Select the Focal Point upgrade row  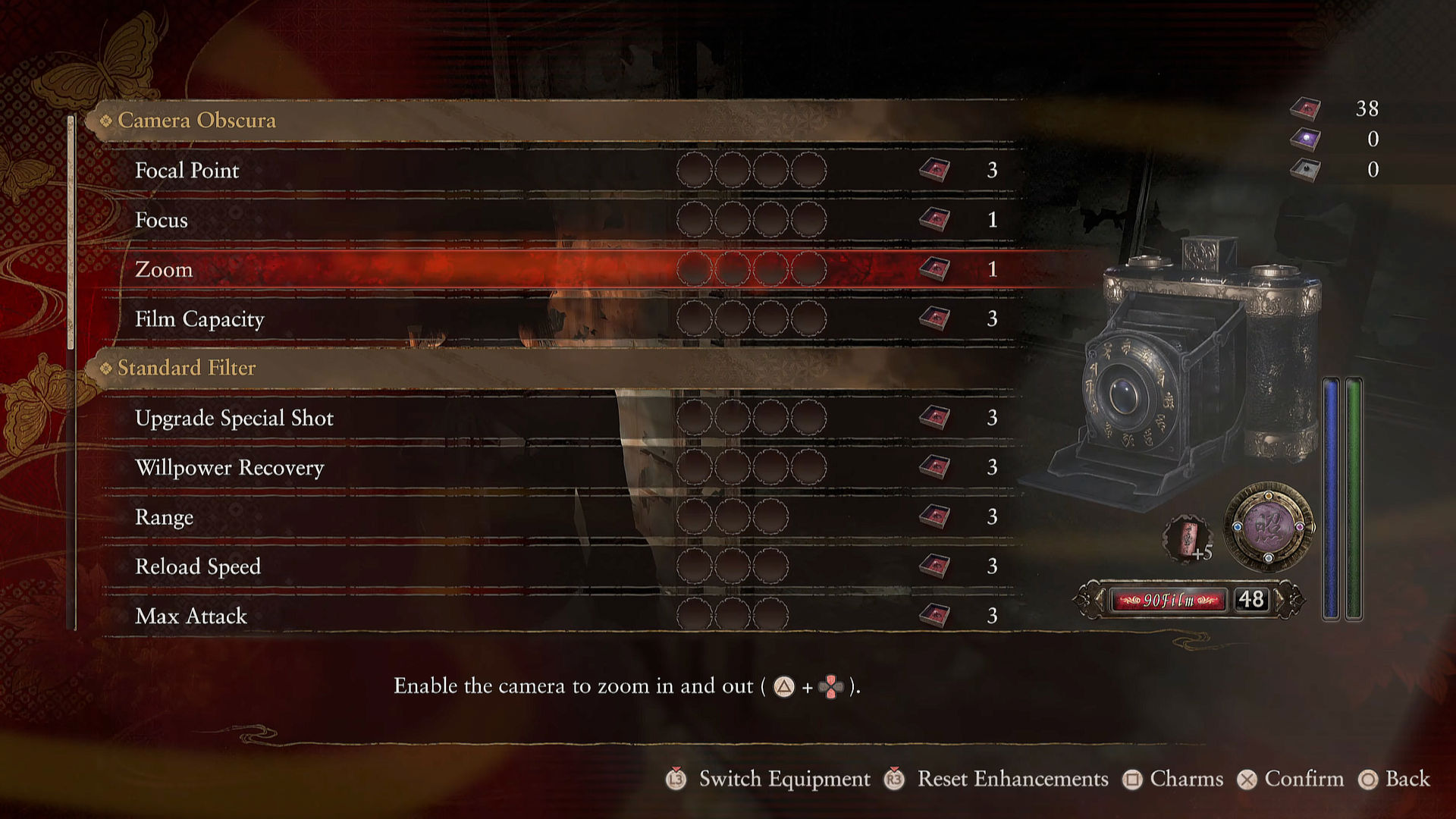187,171
